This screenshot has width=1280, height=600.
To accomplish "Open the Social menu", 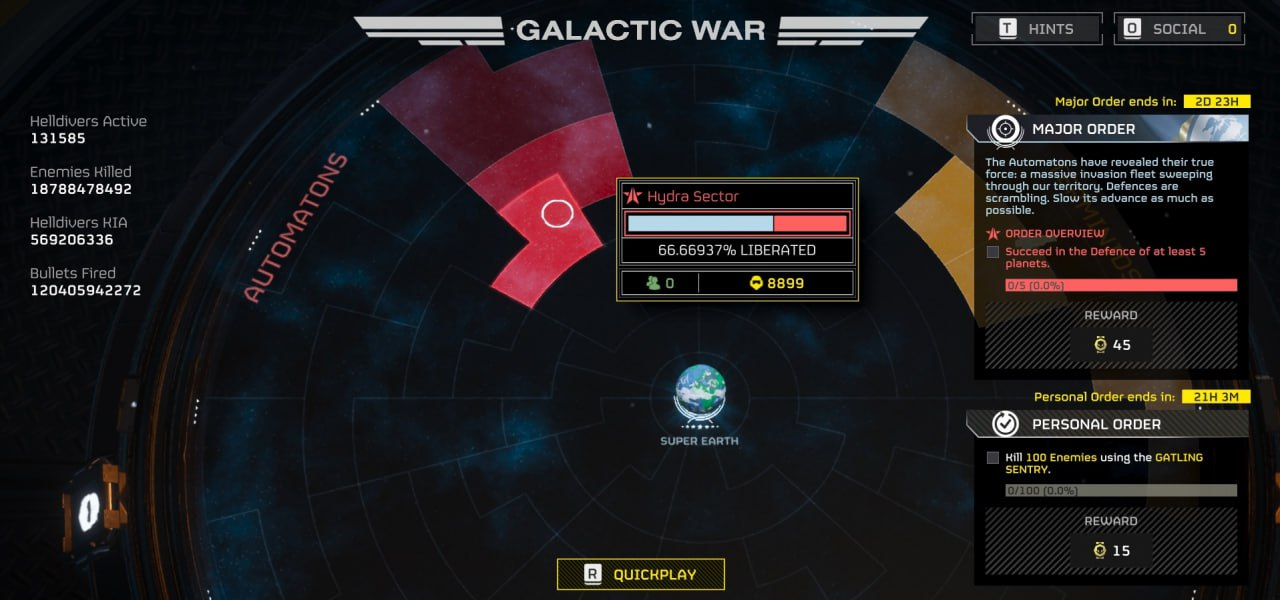I will [x=1178, y=29].
